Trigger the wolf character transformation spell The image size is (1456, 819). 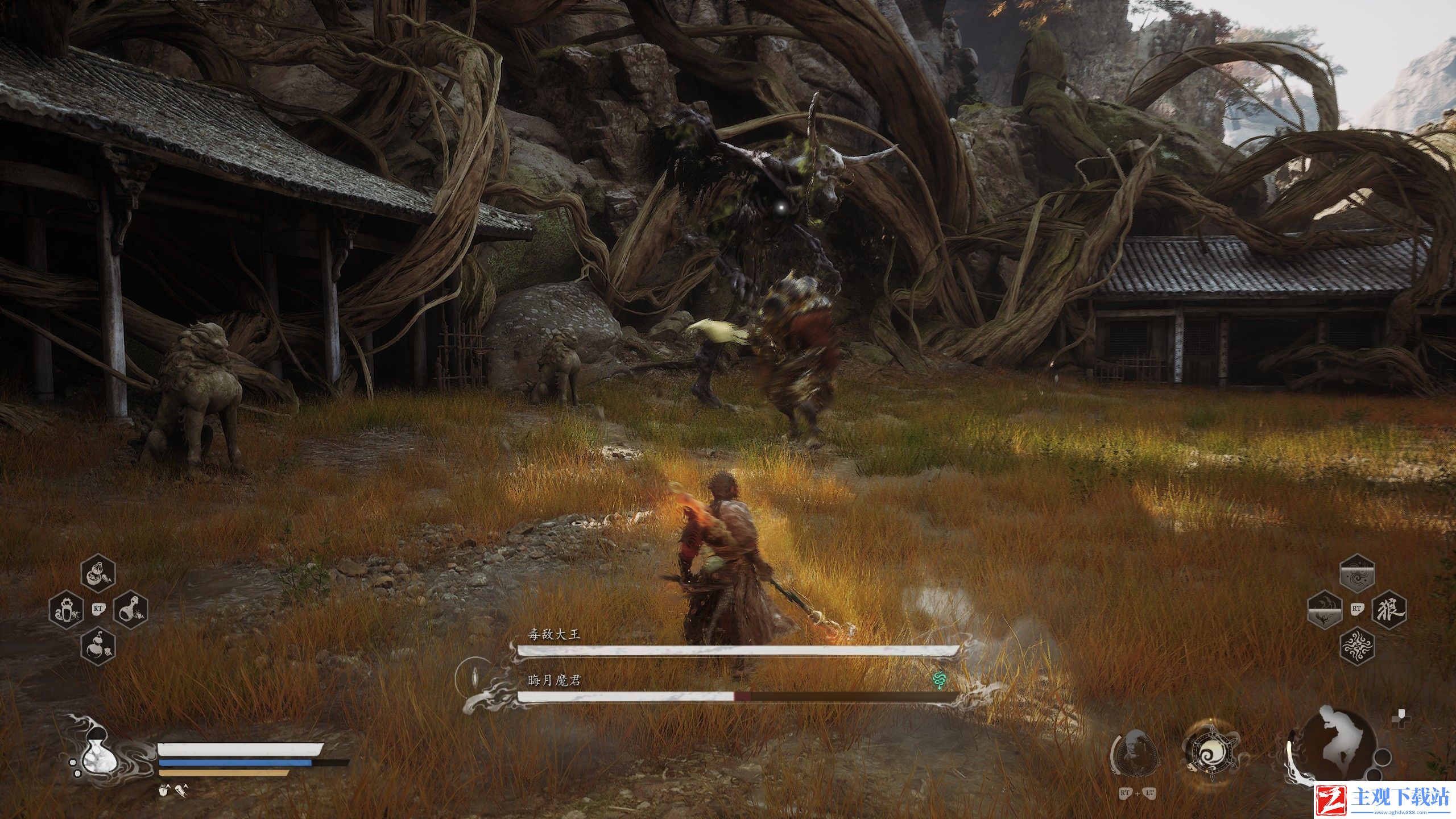pyautogui.click(x=1390, y=611)
